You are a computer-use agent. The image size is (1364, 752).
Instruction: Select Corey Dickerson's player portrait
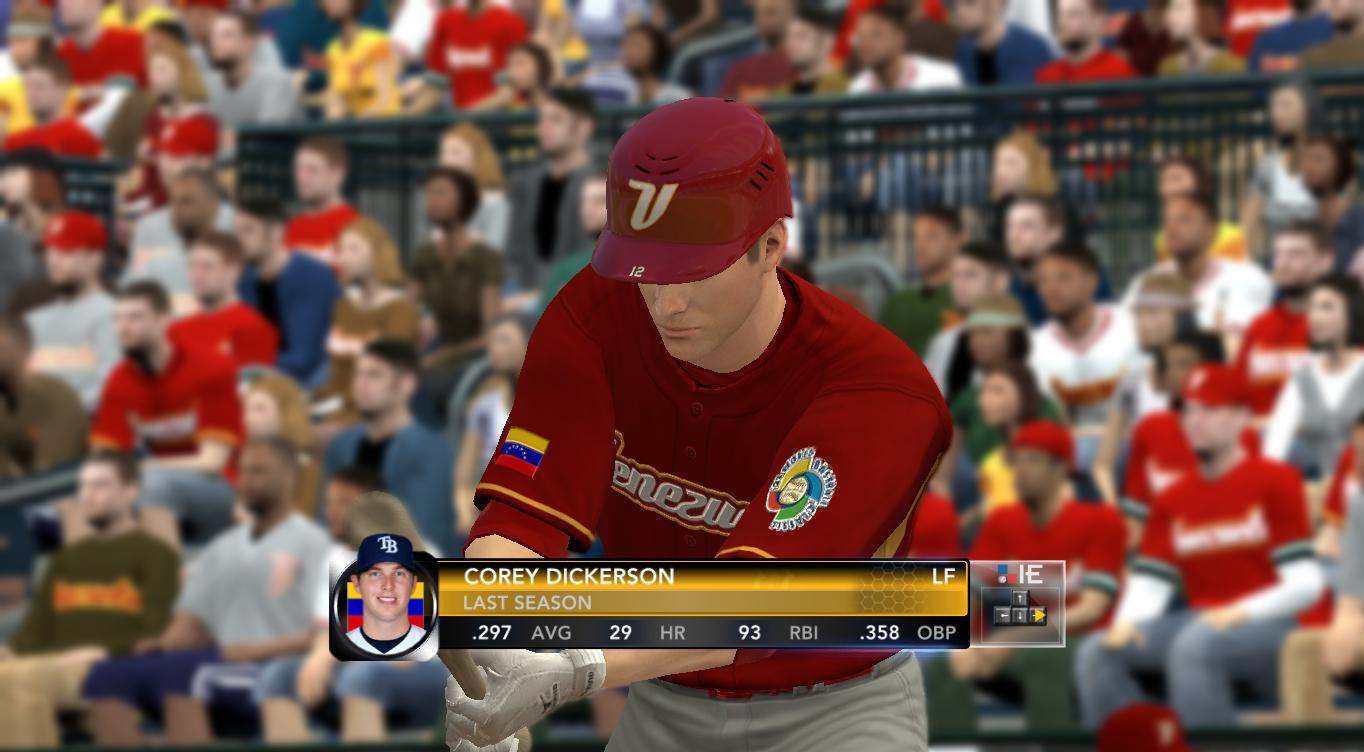(x=385, y=597)
